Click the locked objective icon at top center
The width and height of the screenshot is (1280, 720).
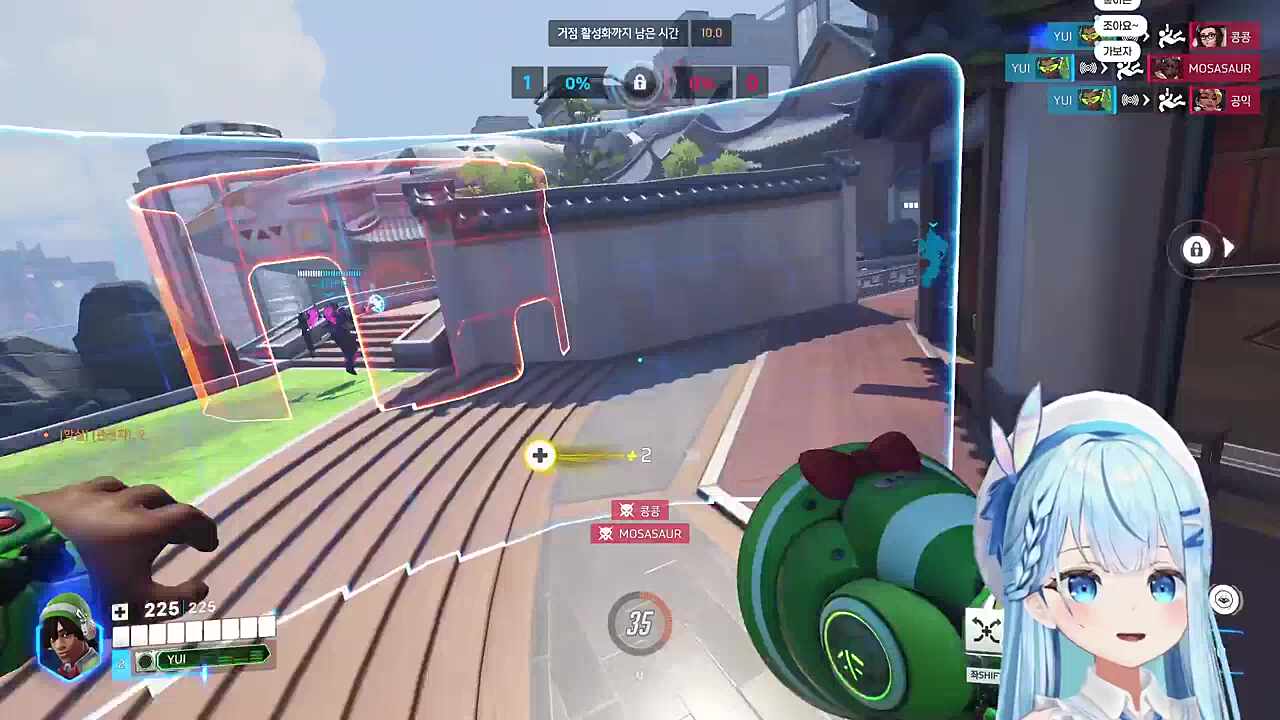point(640,83)
